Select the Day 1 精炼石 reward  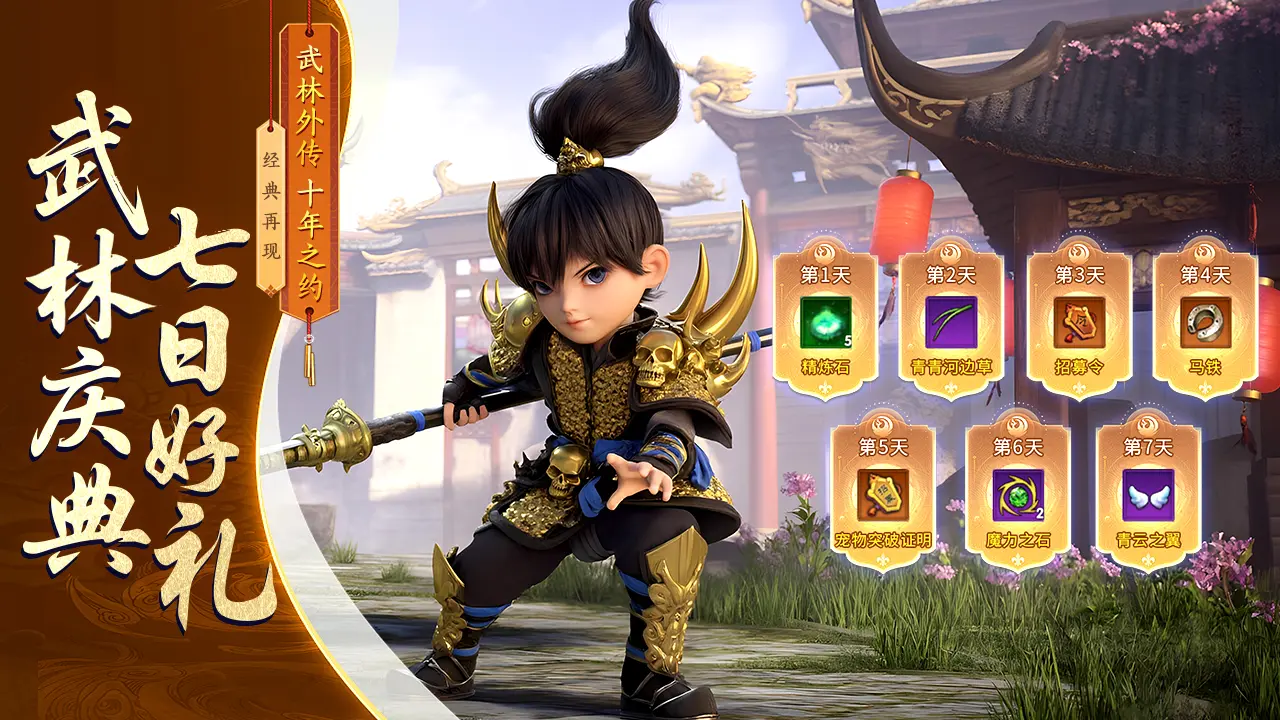click(x=825, y=322)
